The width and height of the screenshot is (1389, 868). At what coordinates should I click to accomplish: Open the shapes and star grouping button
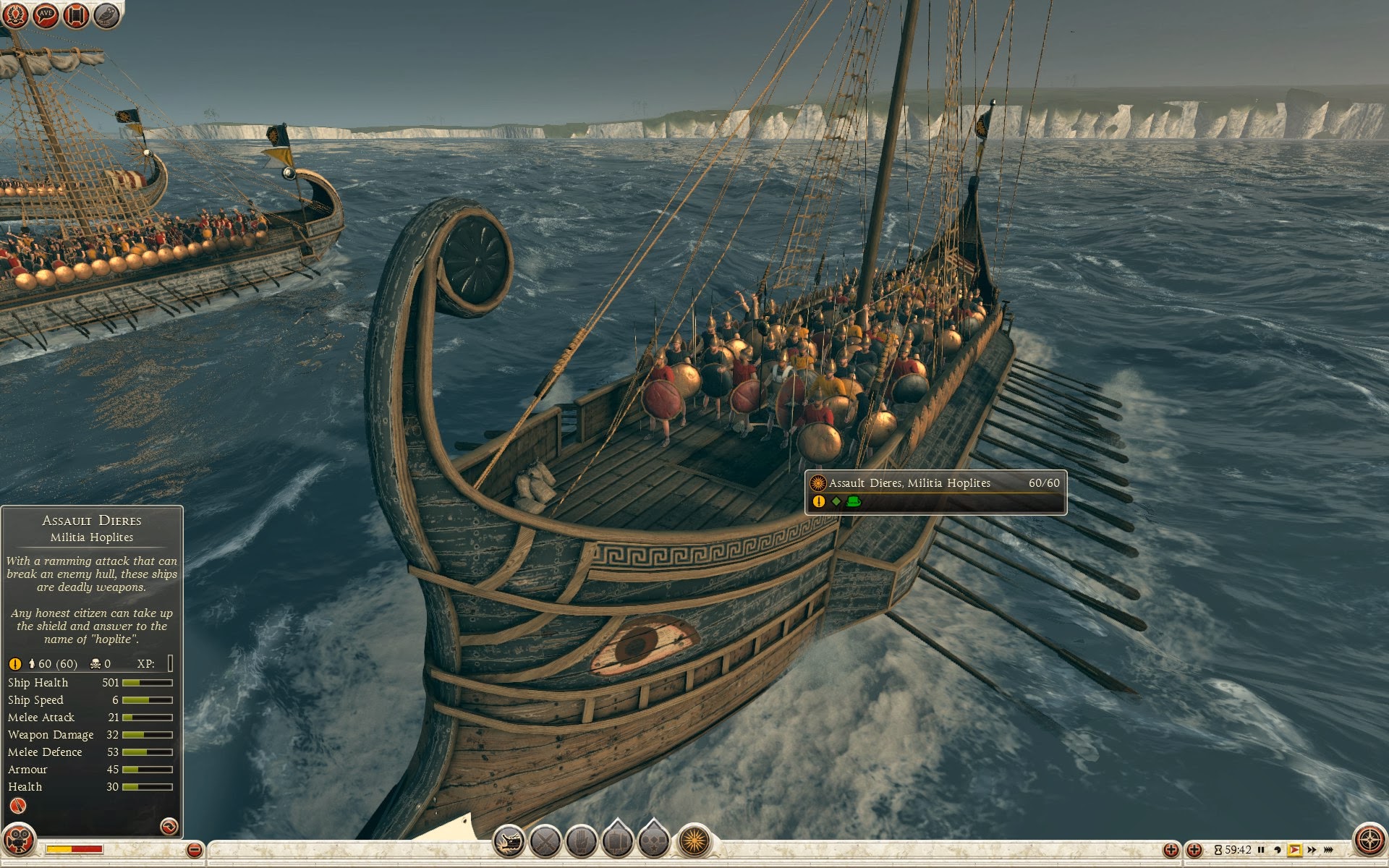pos(654,841)
